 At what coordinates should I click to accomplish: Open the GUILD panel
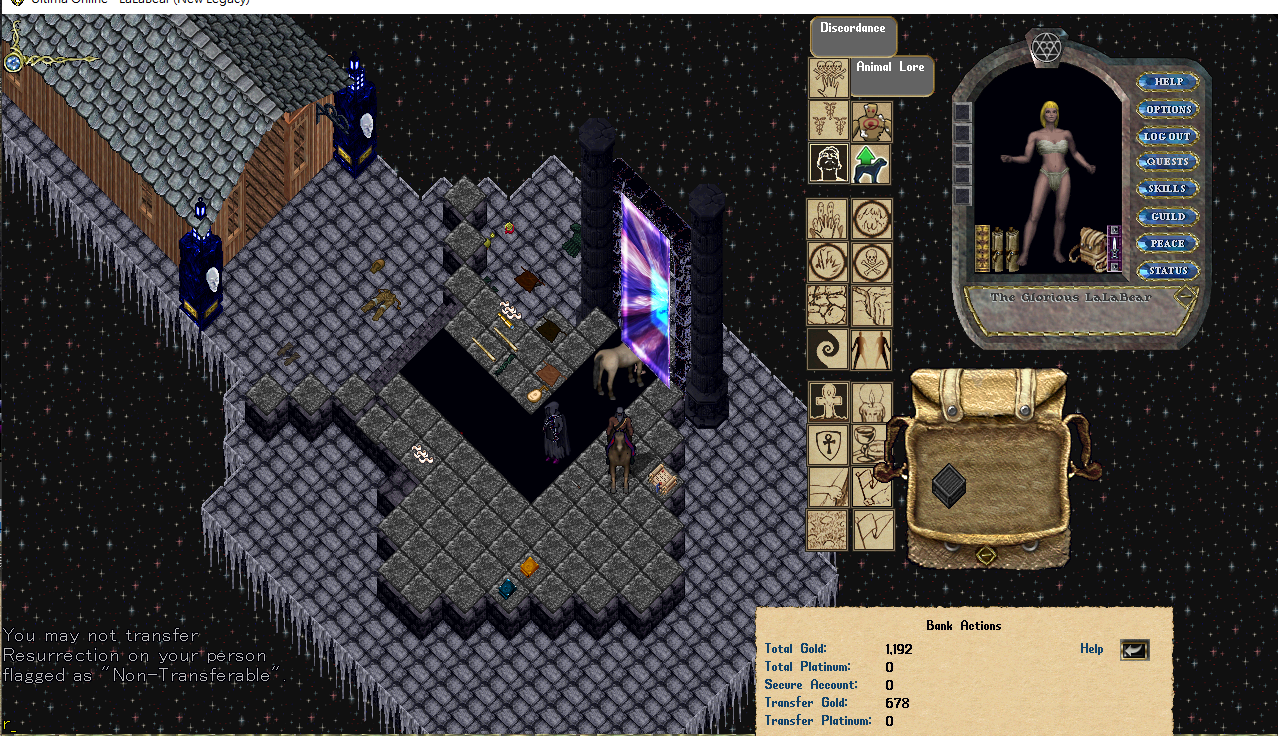1167,216
